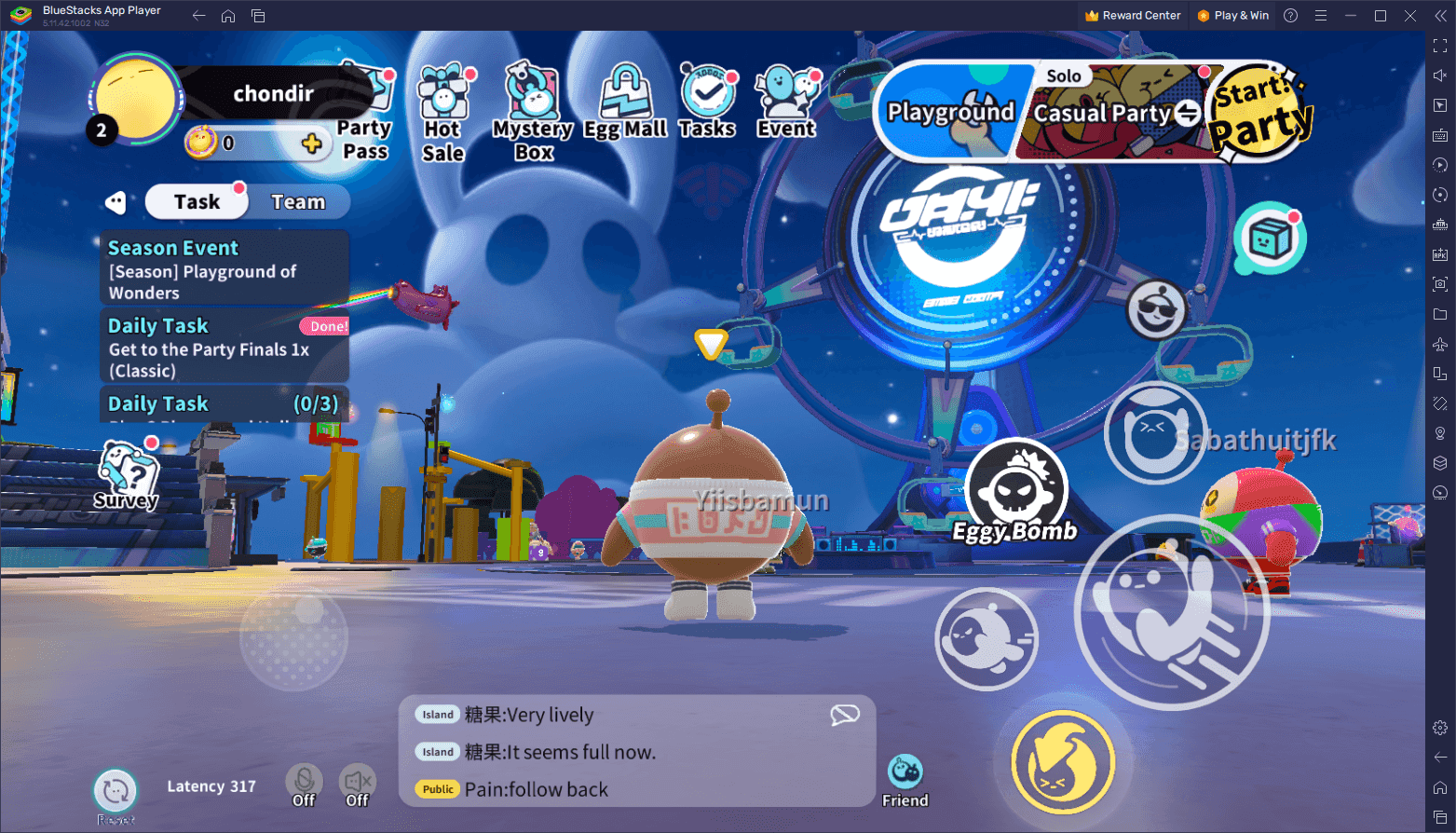Screen dimensions: 1456x833
Task: Enter the Playground mode
Action: pos(949,114)
